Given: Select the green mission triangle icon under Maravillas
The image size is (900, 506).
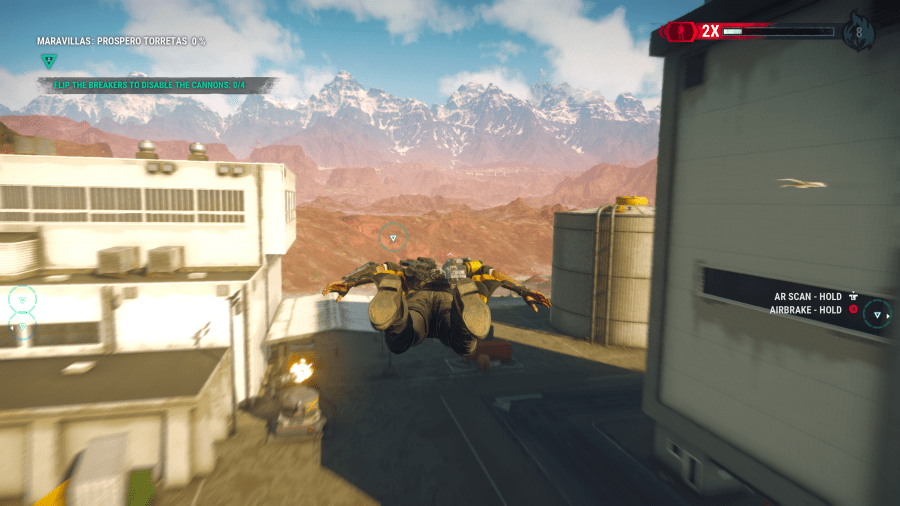Looking at the screenshot, I should pyautogui.click(x=48, y=61).
